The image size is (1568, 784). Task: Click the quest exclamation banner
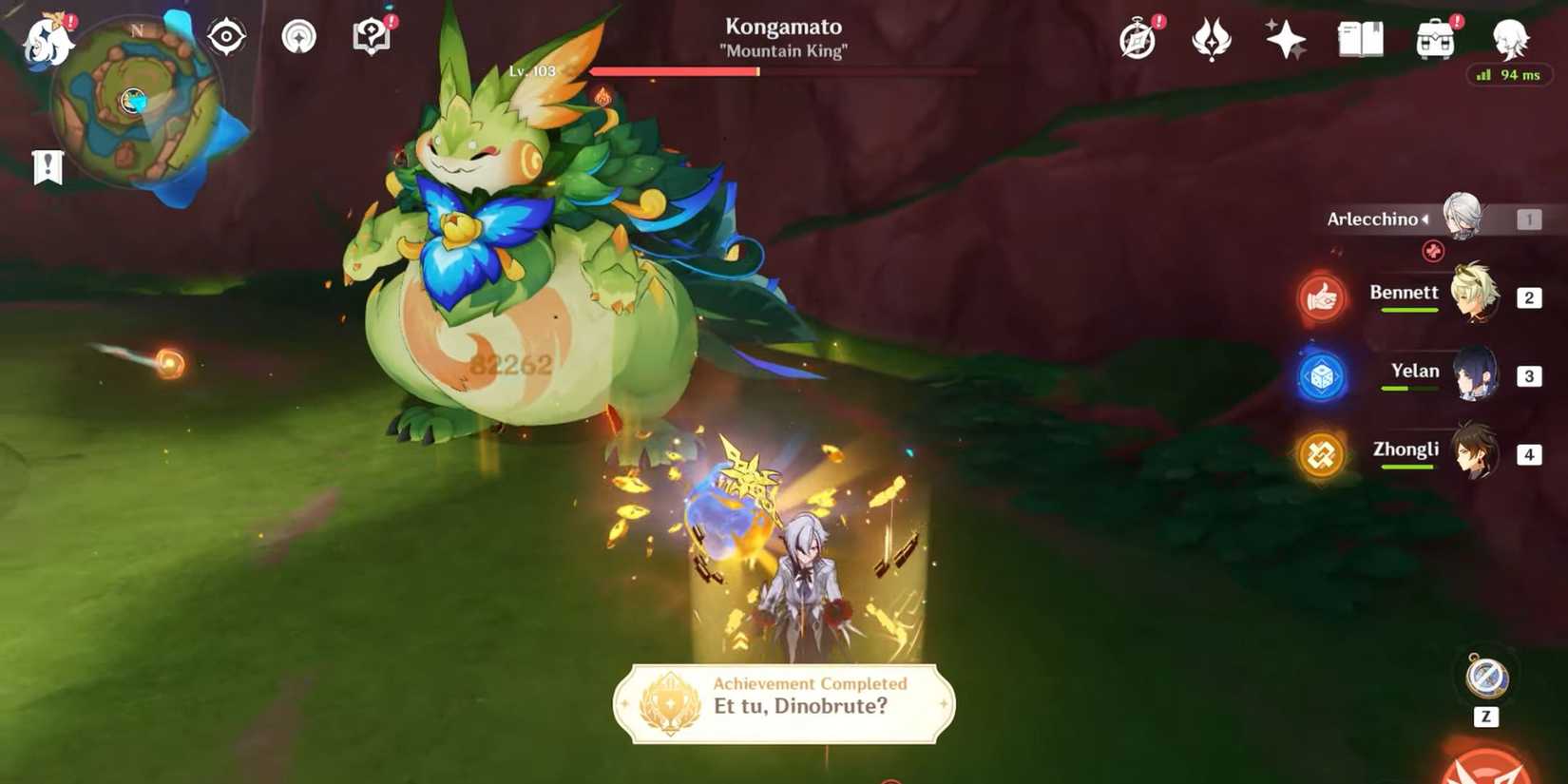point(48,167)
